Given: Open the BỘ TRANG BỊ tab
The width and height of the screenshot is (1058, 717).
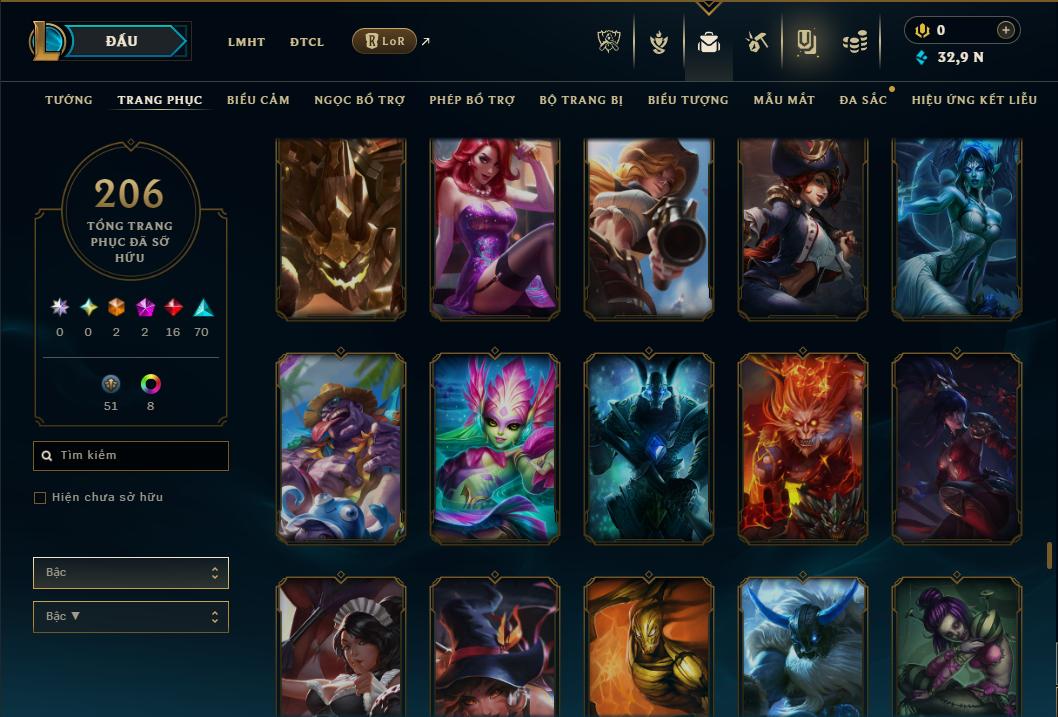Looking at the screenshot, I should (581, 100).
